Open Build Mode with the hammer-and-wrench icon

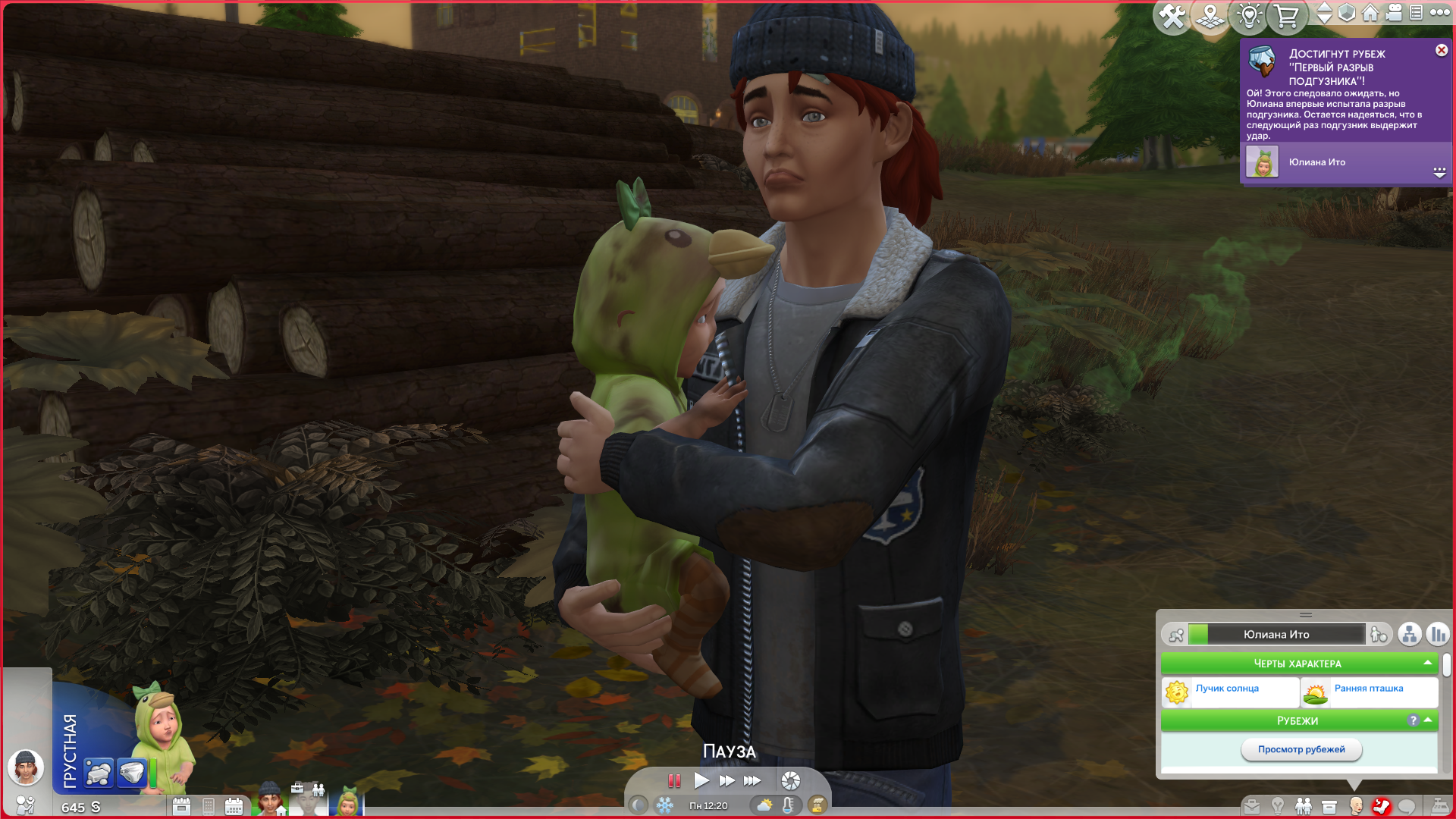tap(1172, 16)
